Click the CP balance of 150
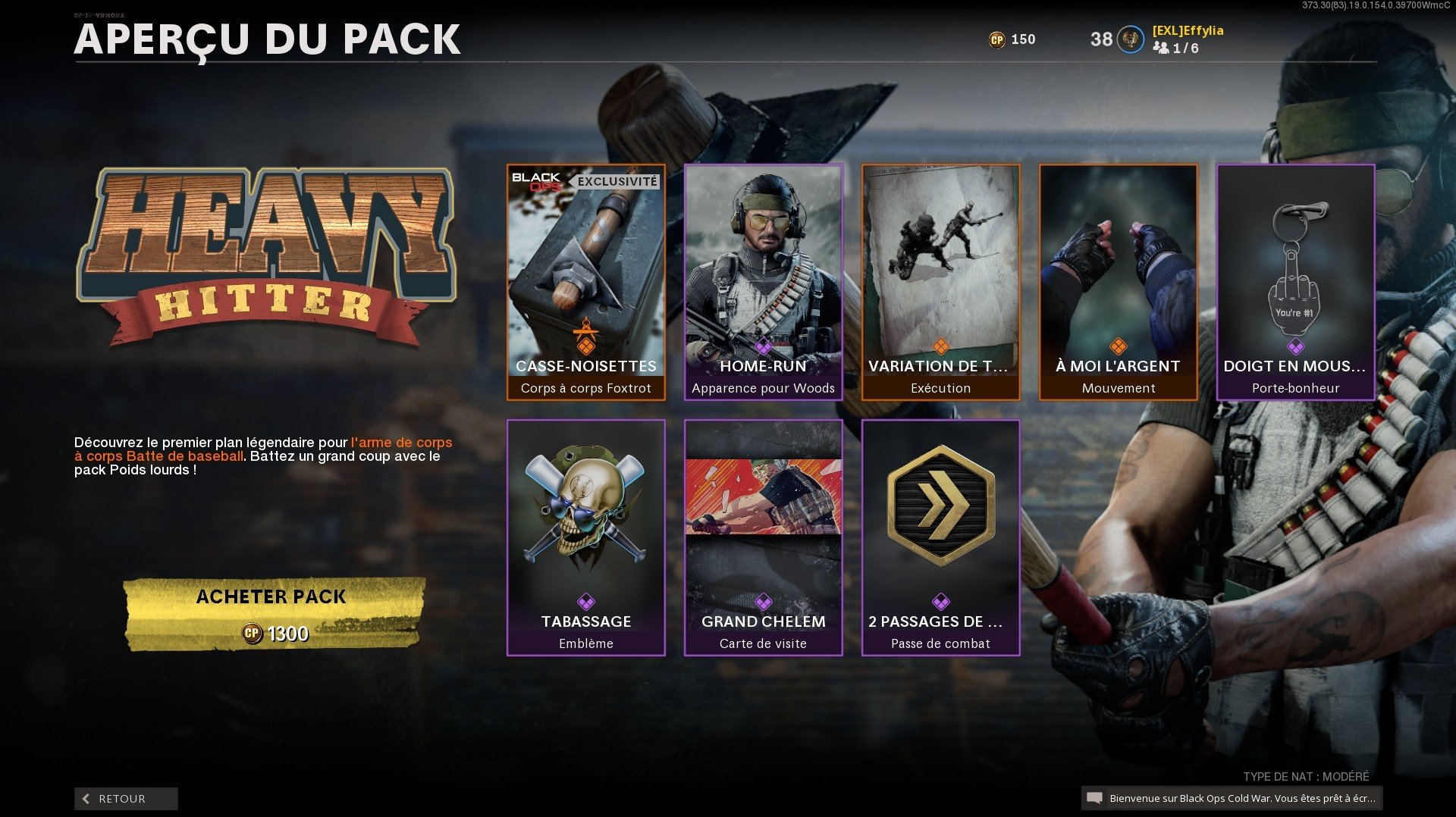1456x817 pixels. click(1012, 39)
